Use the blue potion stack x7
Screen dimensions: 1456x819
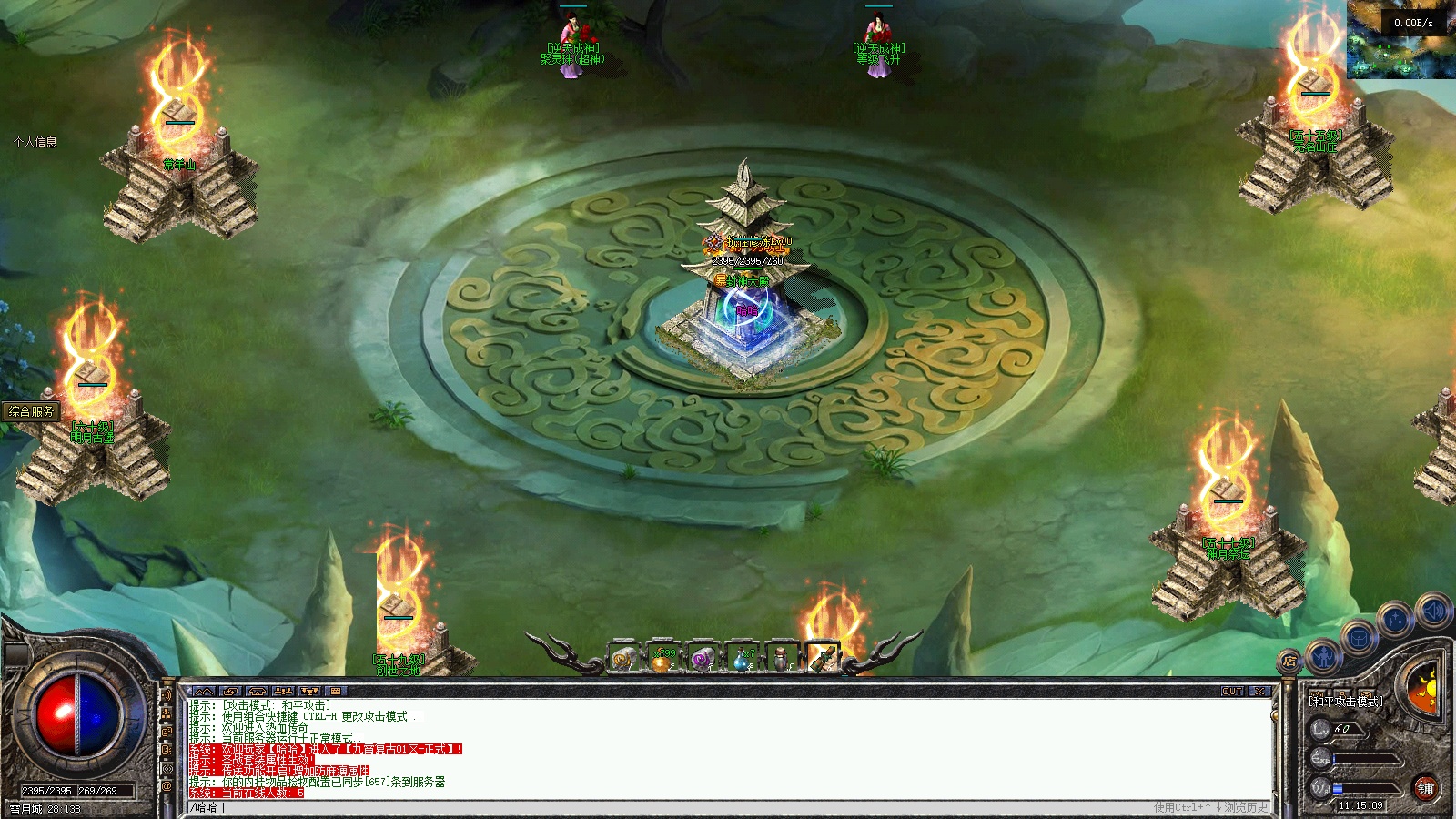tap(742, 657)
